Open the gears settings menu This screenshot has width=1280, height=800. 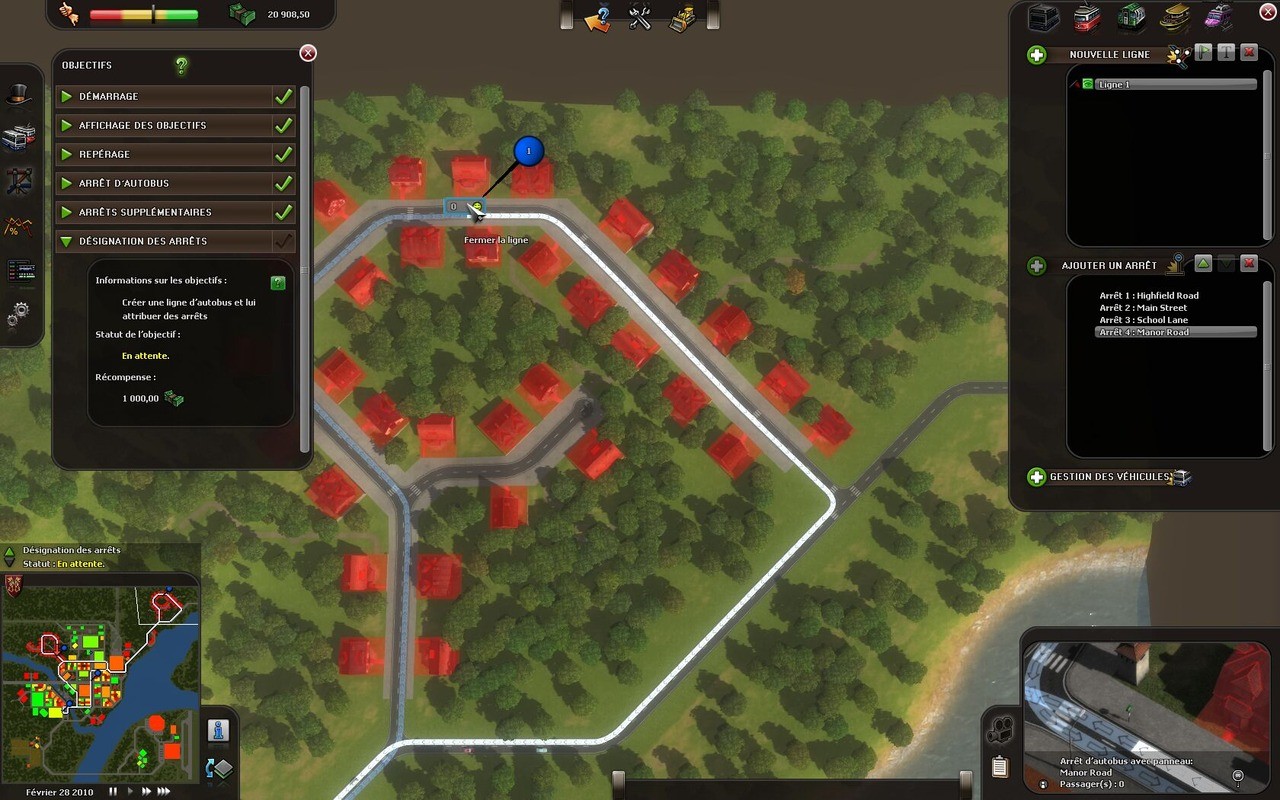[19, 317]
